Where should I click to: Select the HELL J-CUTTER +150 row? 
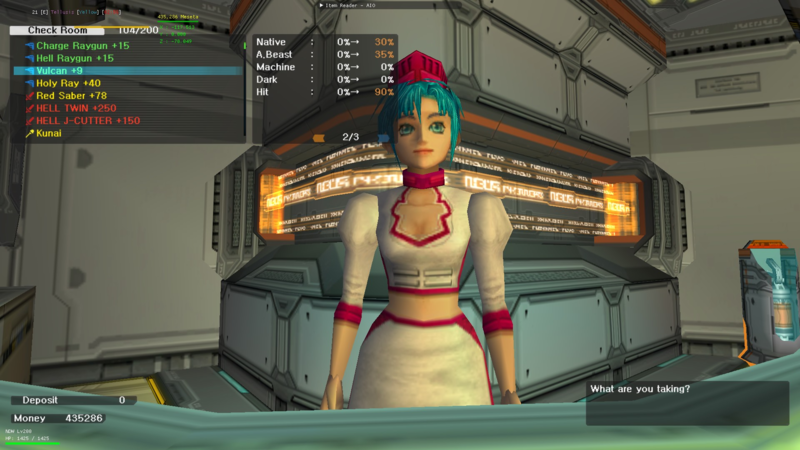(88, 120)
